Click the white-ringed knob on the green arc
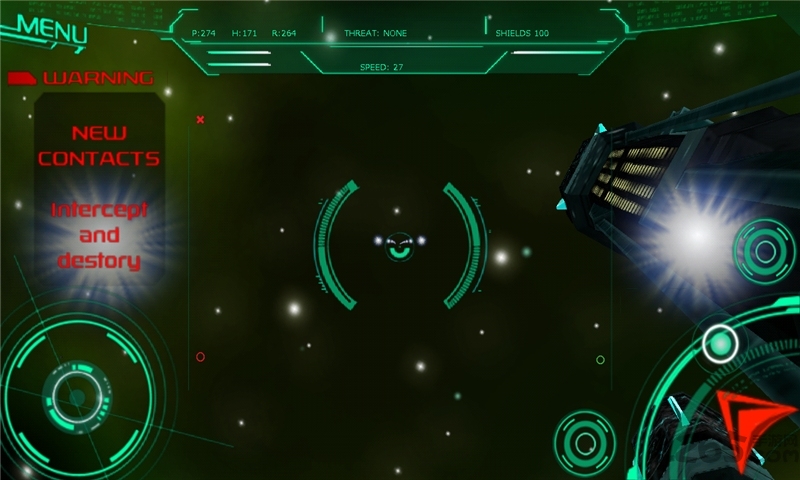 point(719,343)
